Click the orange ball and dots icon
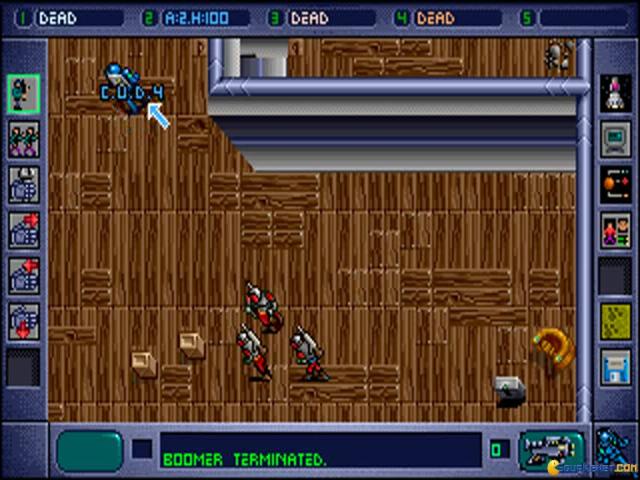This screenshot has height=480, width=640. click(x=615, y=185)
